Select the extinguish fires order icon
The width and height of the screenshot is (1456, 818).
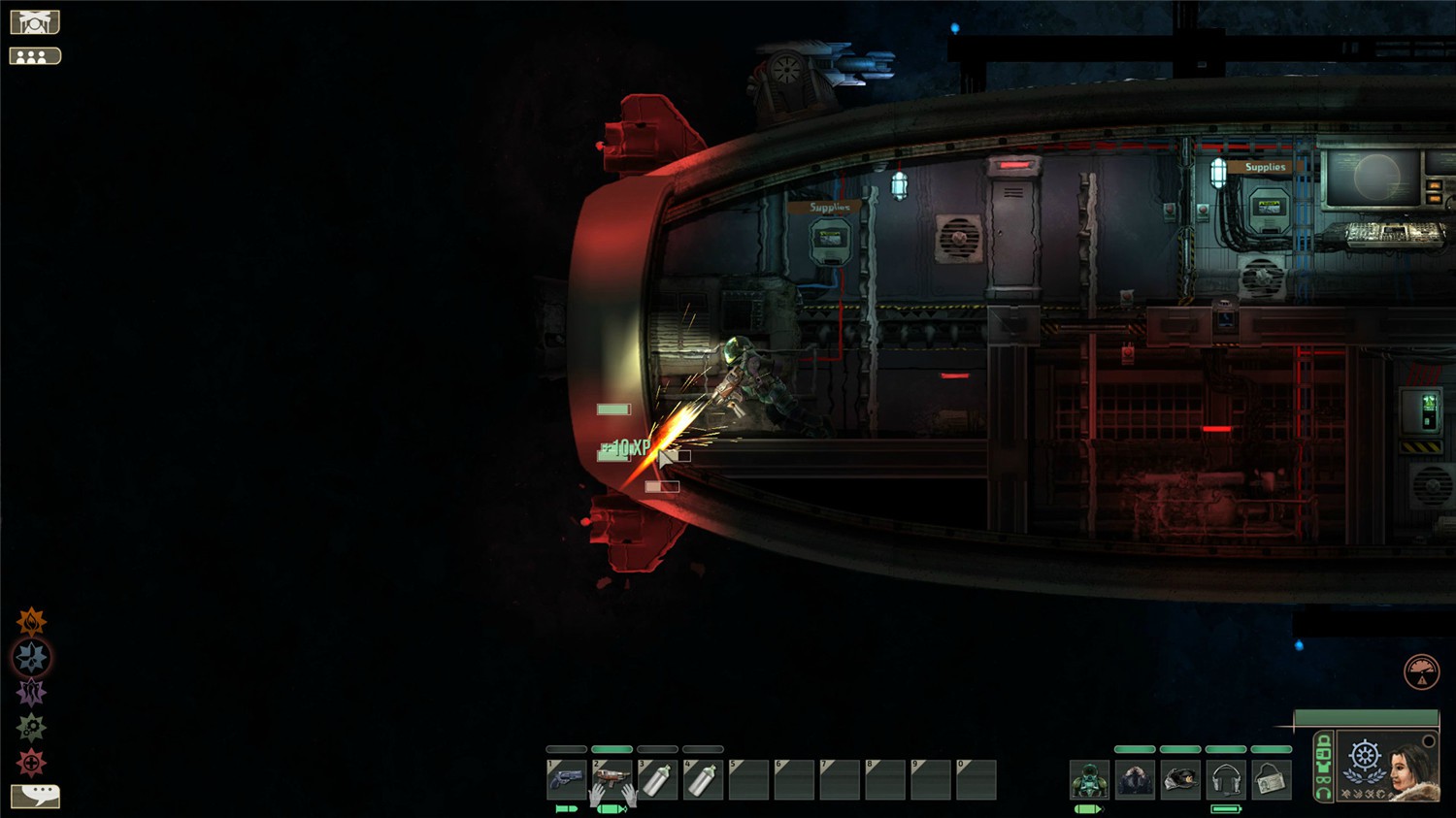click(28, 622)
